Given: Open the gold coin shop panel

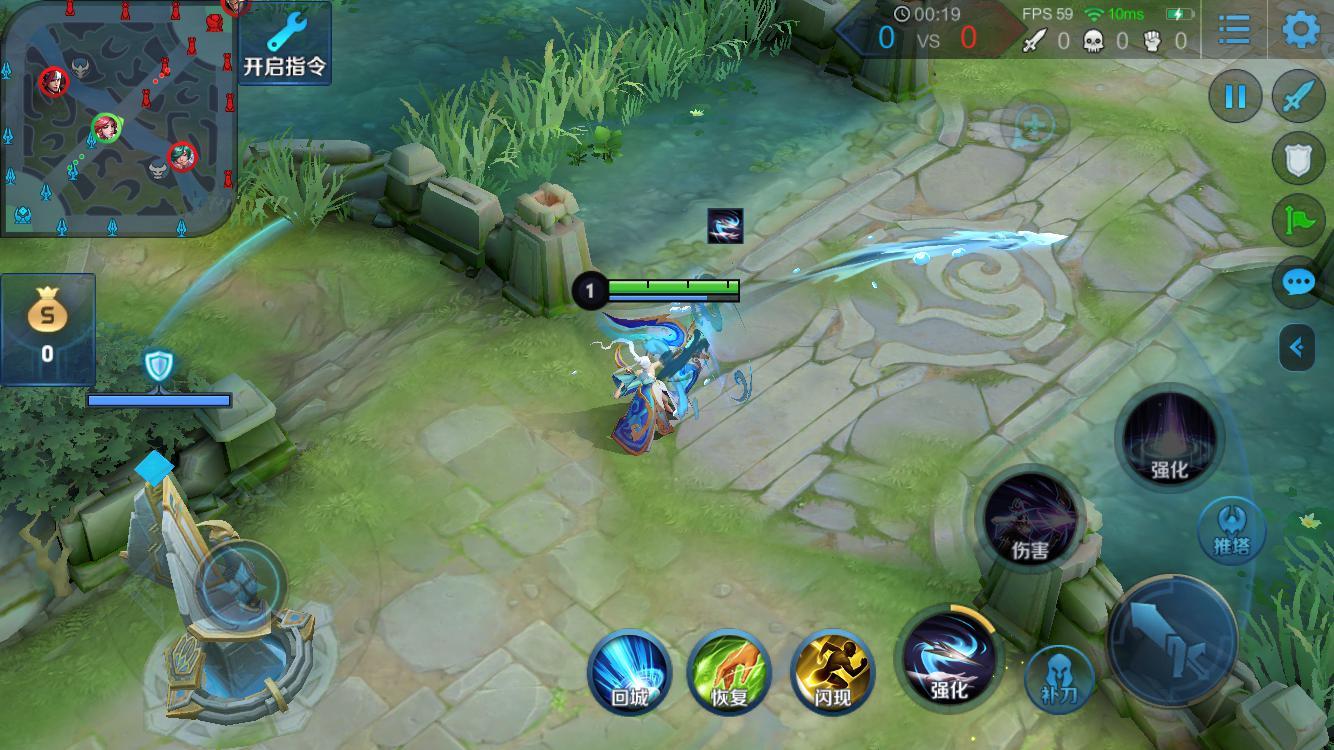Looking at the screenshot, I should 47,328.
